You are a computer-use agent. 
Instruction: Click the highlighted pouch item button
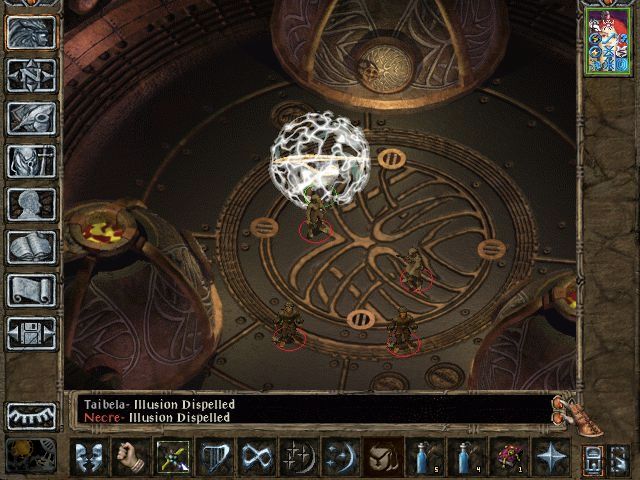point(383,457)
